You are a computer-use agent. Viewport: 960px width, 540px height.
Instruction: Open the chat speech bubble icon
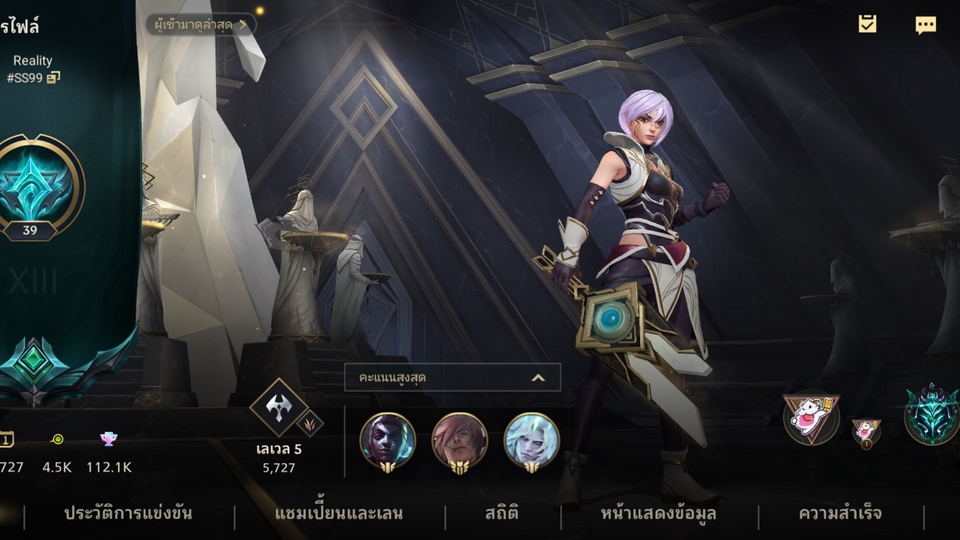coord(926,25)
